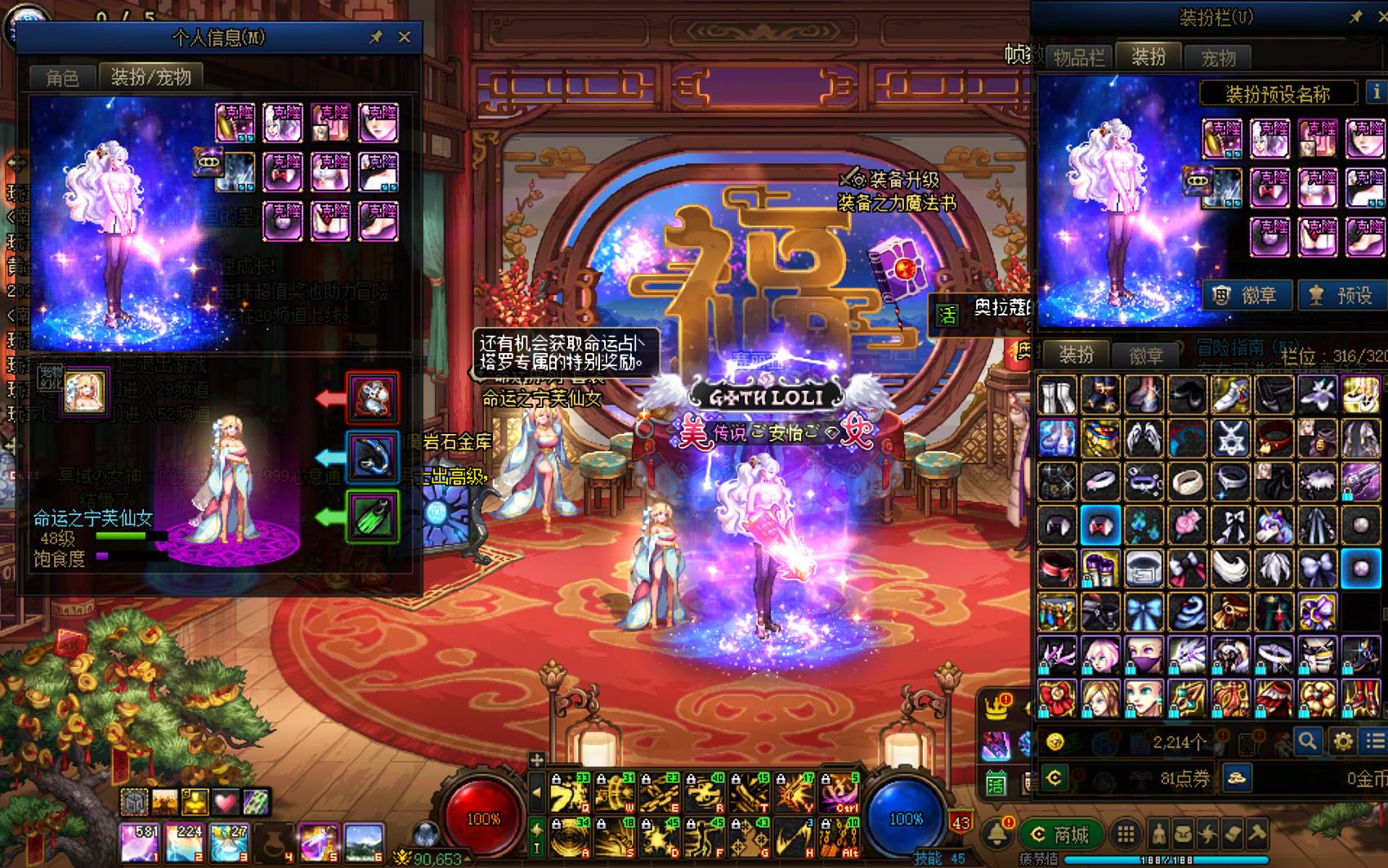
Task: Click the 徽章 emblem button under the avatar preview
Action: click(1247, 295)
